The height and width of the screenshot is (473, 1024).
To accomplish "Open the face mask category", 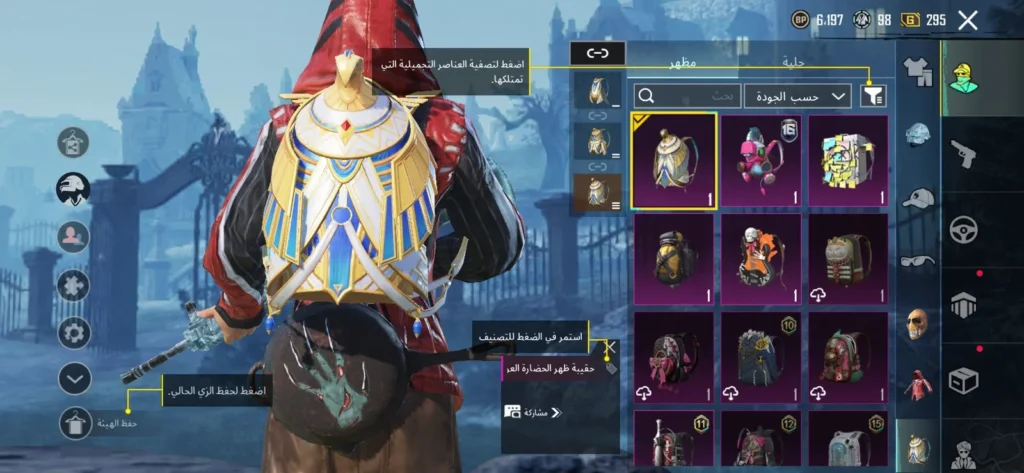I will coord(917,323).
